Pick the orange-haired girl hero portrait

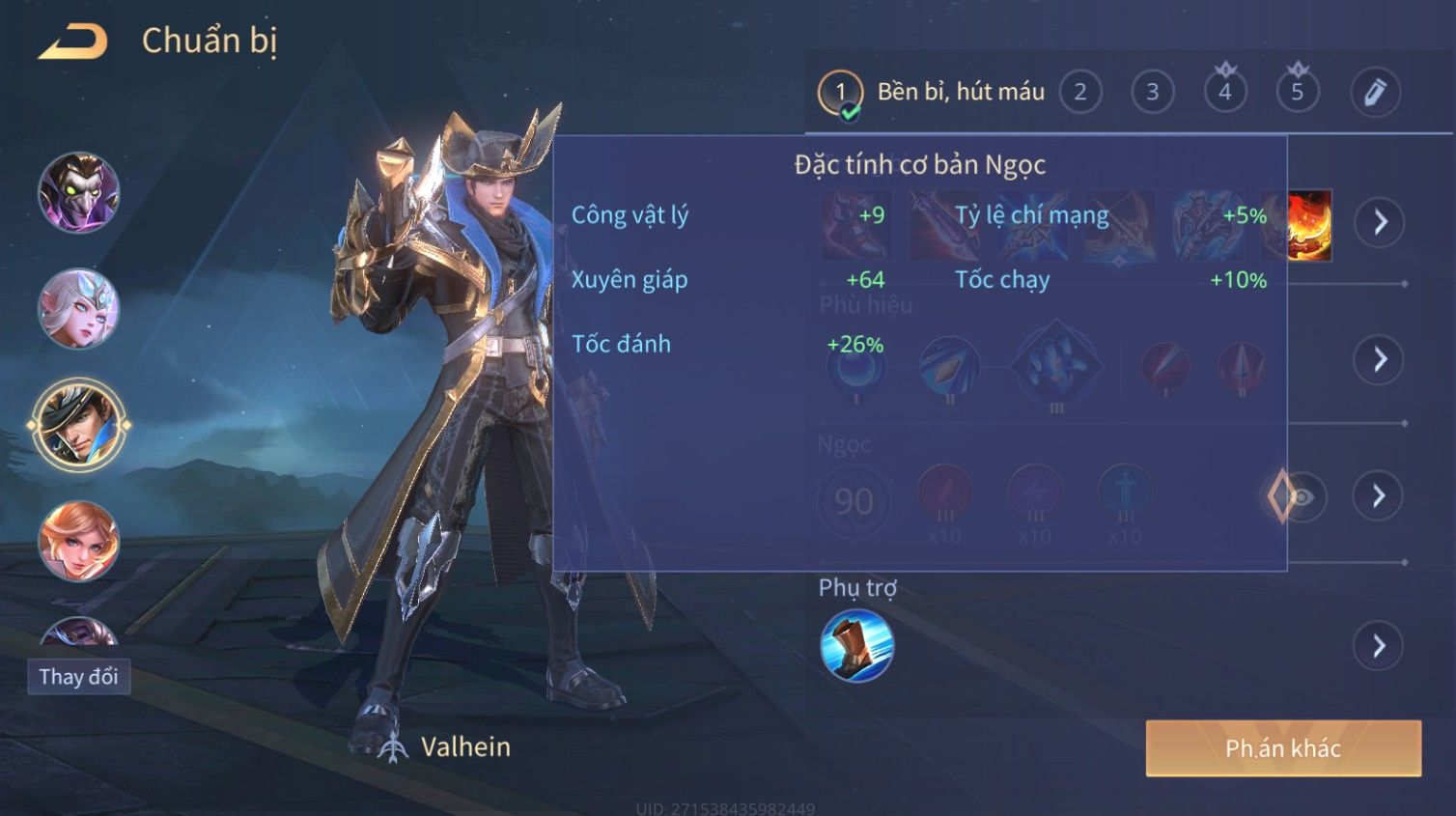click(78, 541)
